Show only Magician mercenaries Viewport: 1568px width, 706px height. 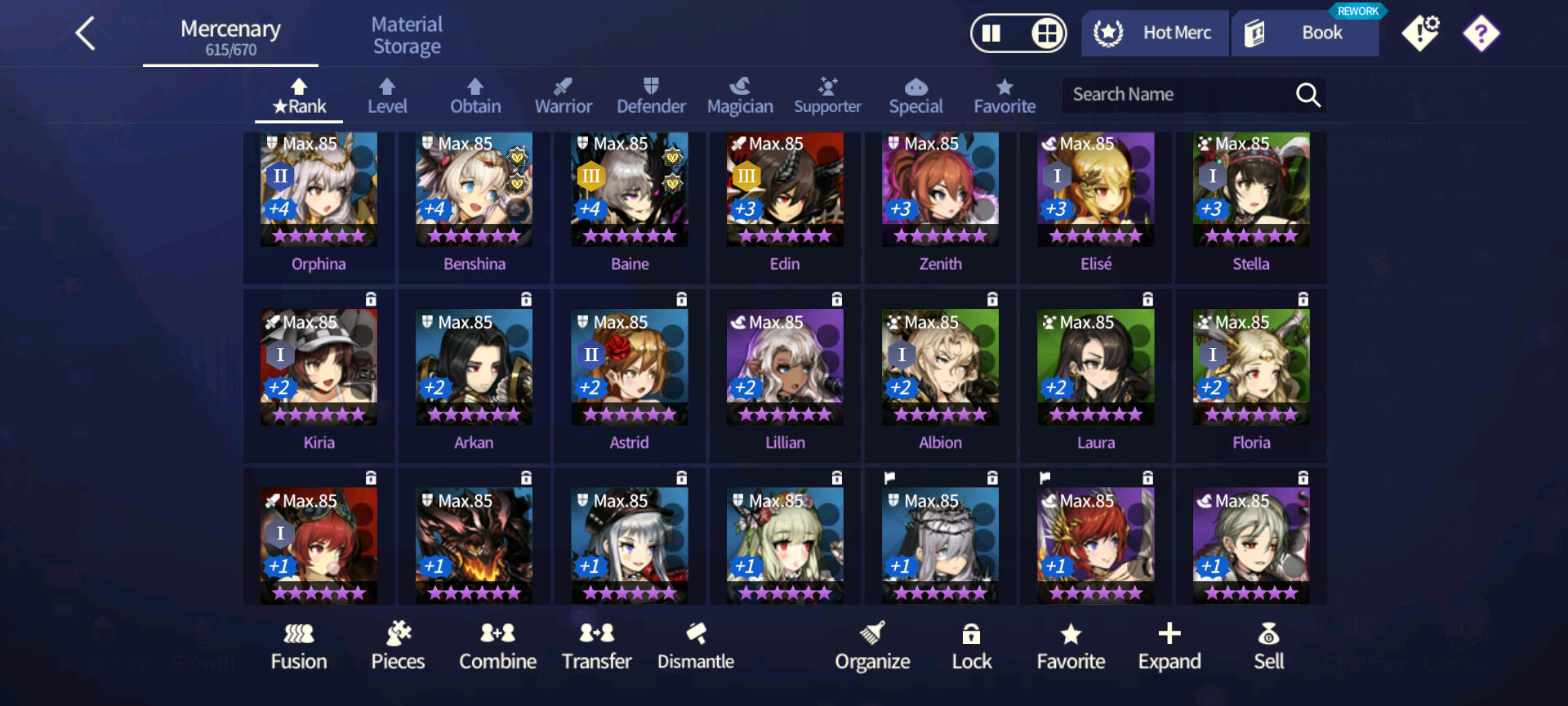pyautogui.click(x=740, y=96)
